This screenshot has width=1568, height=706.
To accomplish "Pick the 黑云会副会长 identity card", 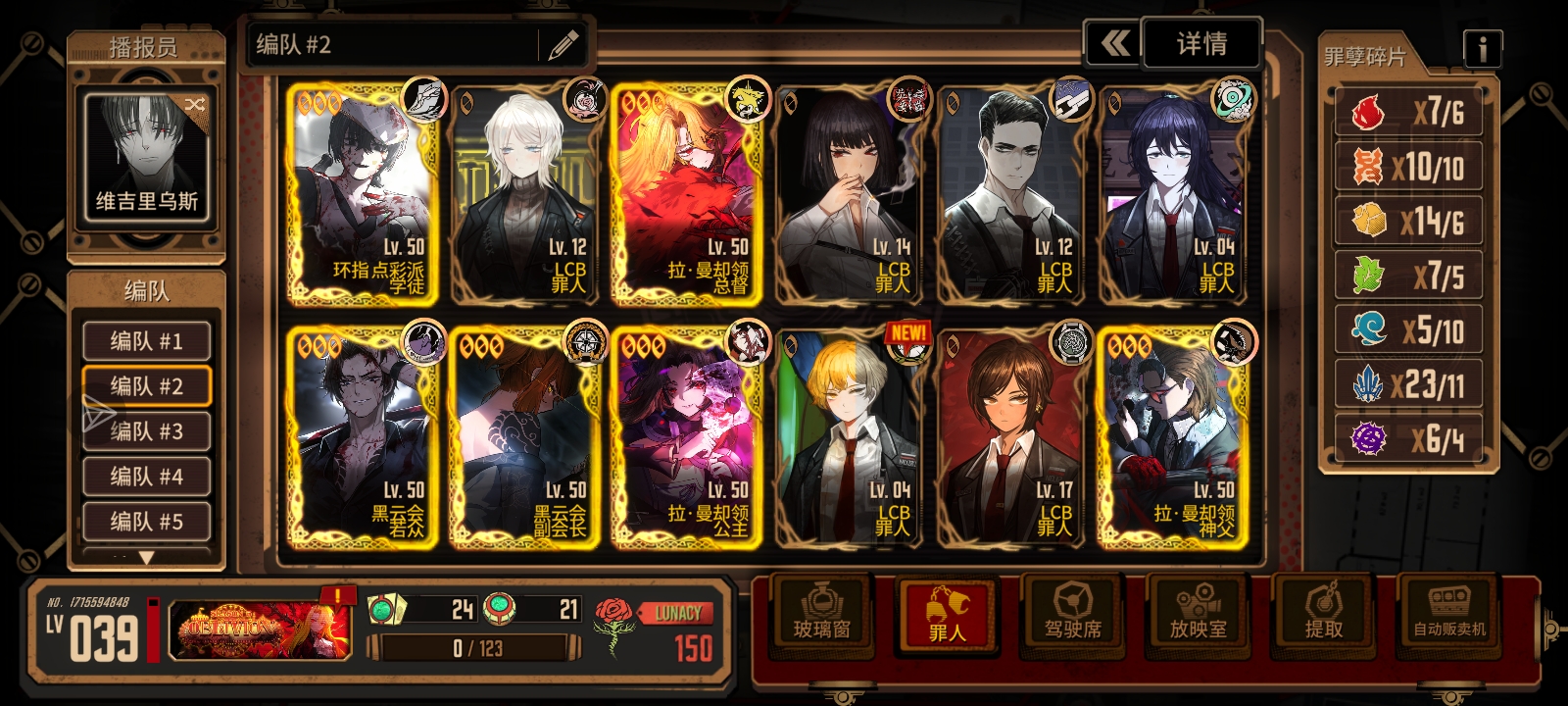I will [525, 437].
